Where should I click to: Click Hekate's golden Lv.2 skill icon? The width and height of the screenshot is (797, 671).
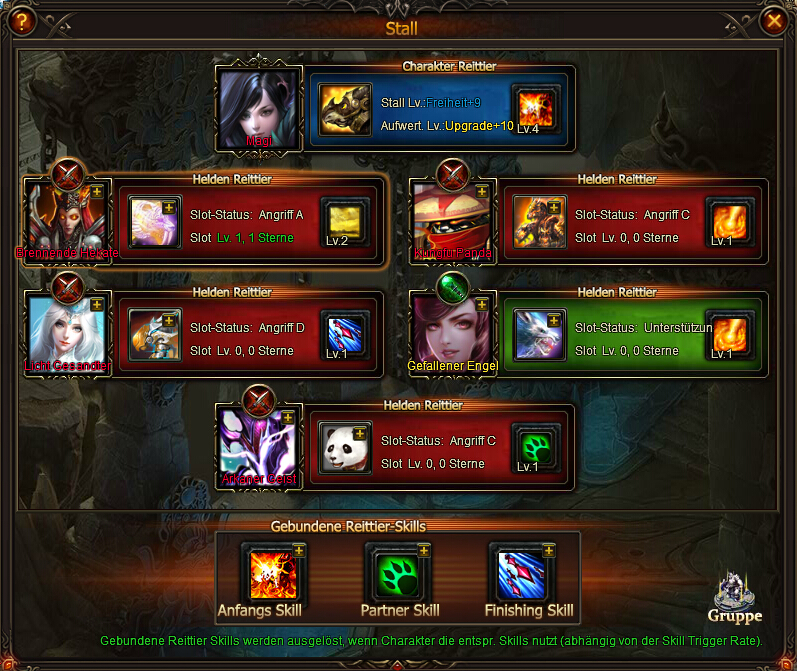point(345,221)
